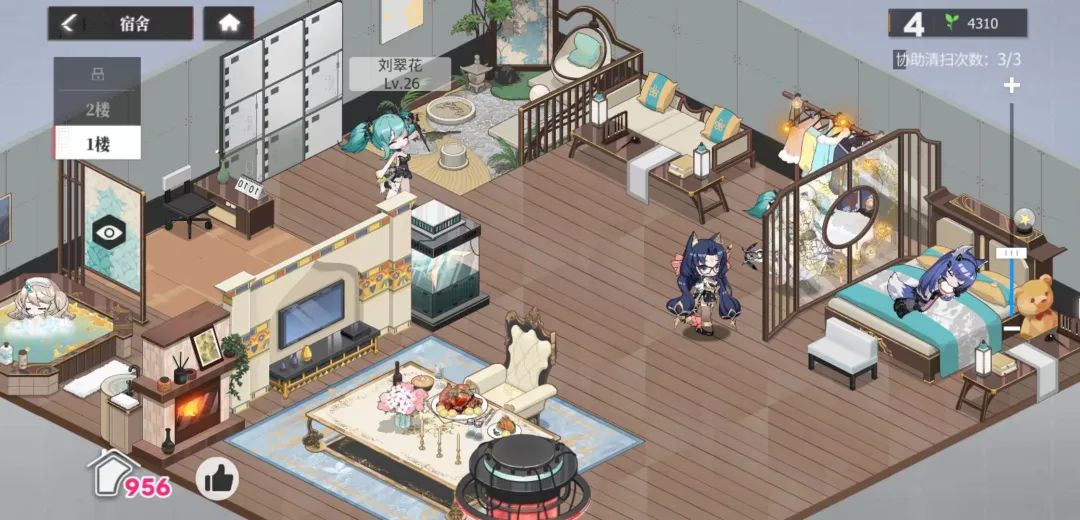Toggle the eye visibility button
The height and width of the screenshot is (520, 1080).
click(107, 232)
